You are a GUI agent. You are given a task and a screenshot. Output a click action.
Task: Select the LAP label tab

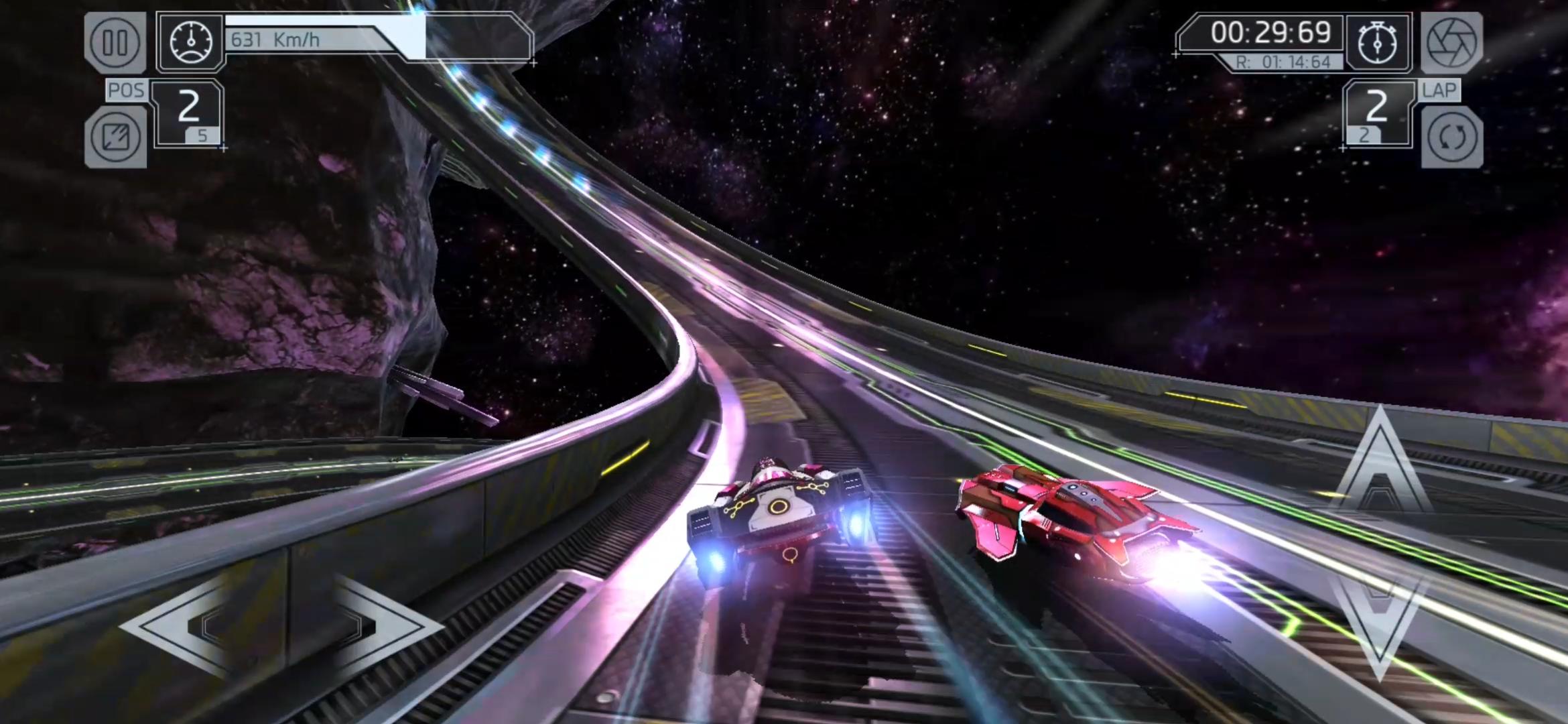[x=1439, y=90]
